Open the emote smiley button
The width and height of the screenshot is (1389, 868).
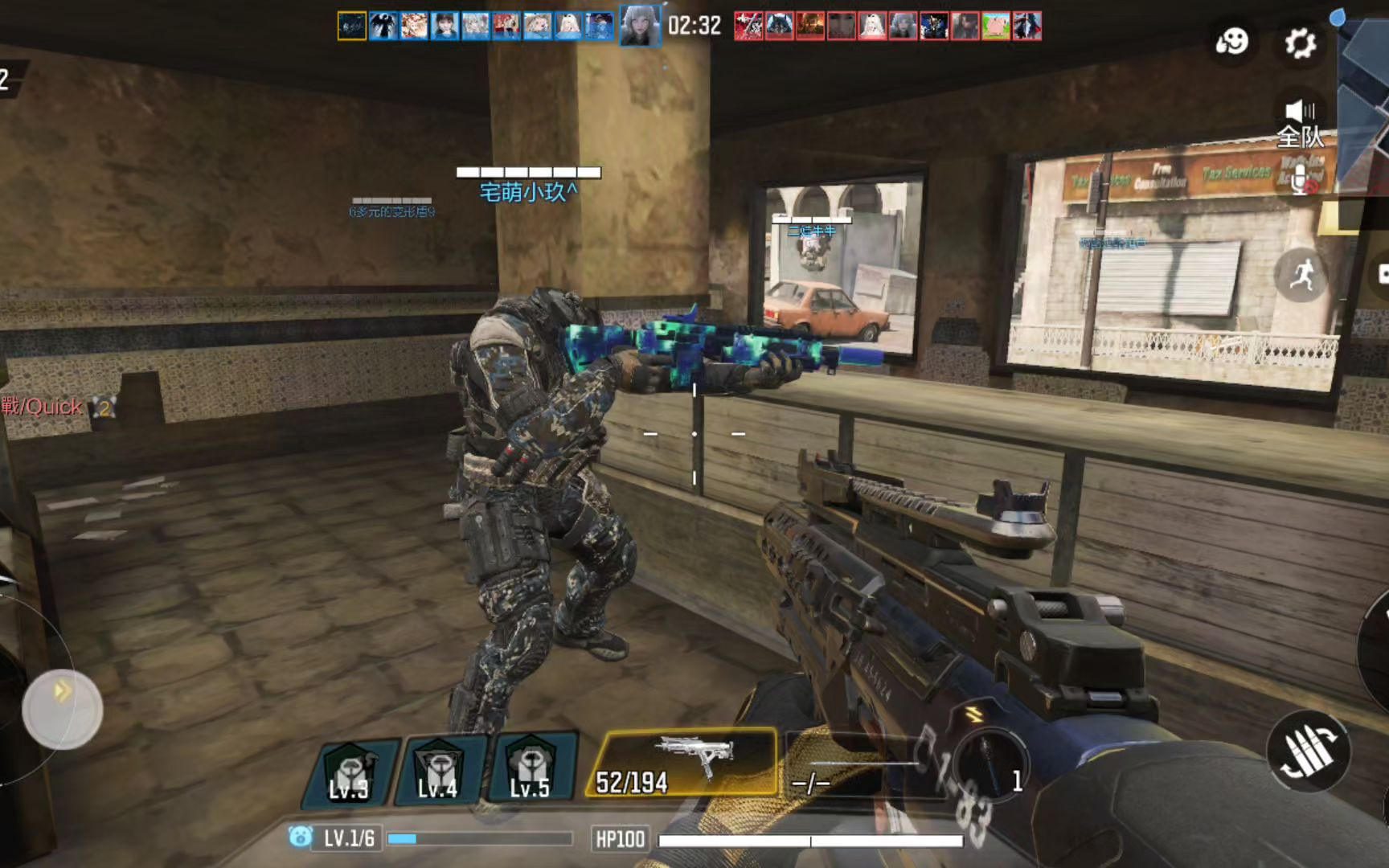(1231, 41)
